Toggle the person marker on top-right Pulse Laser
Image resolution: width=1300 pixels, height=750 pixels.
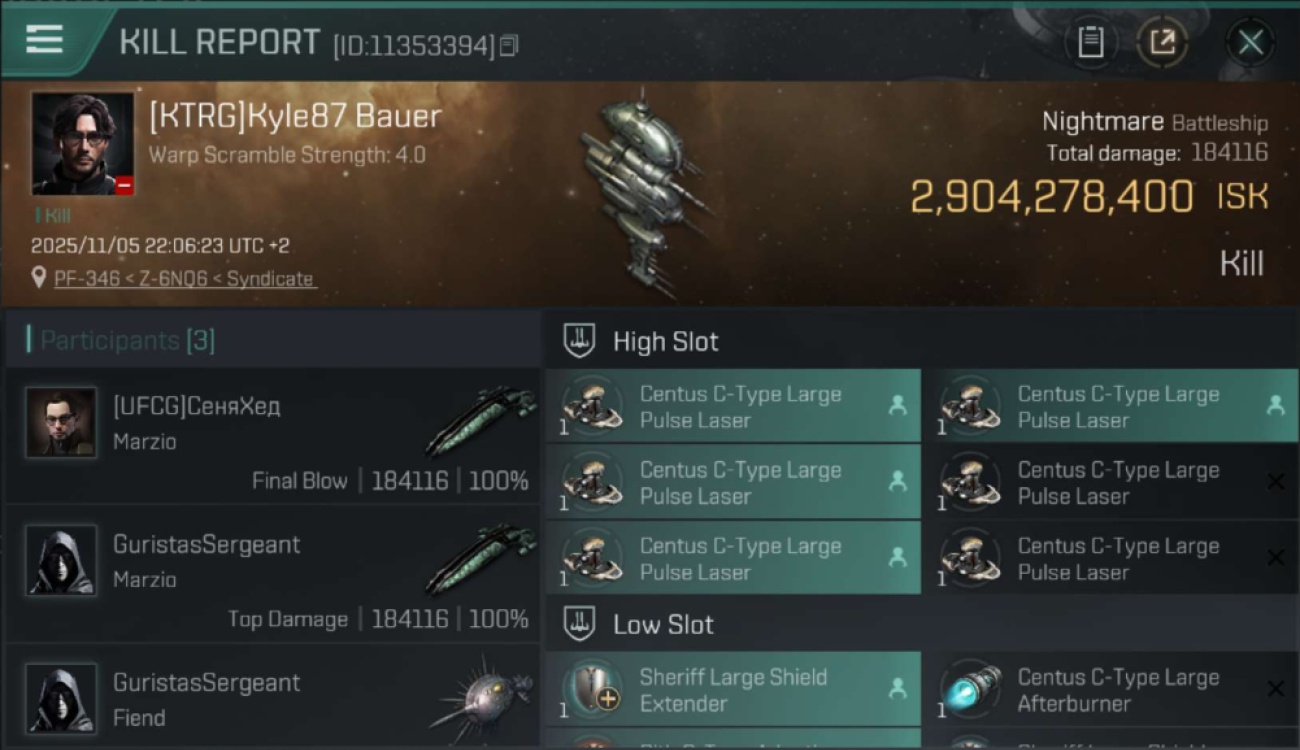[x=1275, y=405]
